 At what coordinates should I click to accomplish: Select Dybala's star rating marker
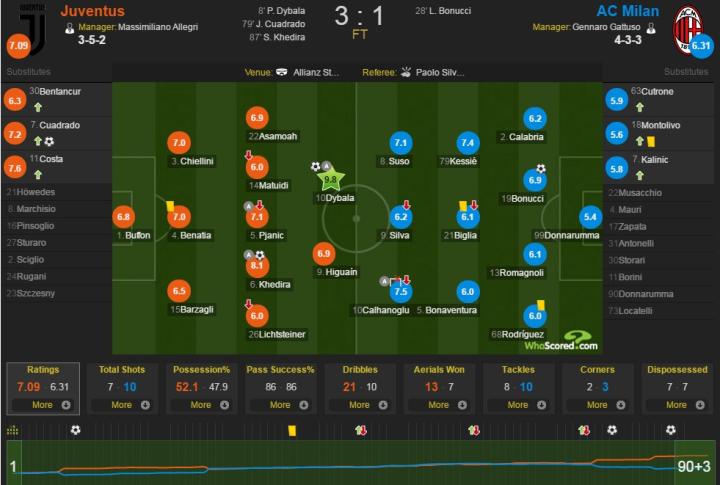[x=332, y=180]
